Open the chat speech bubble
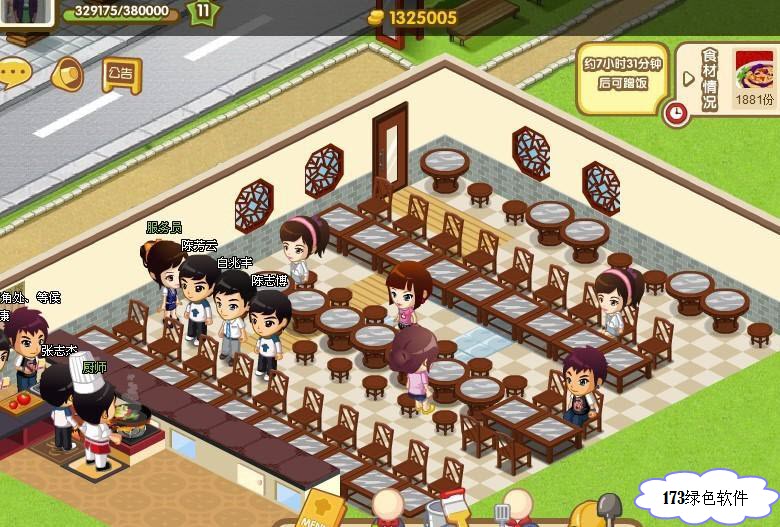This screenshot has width=780, height=527. pos(12,72)
